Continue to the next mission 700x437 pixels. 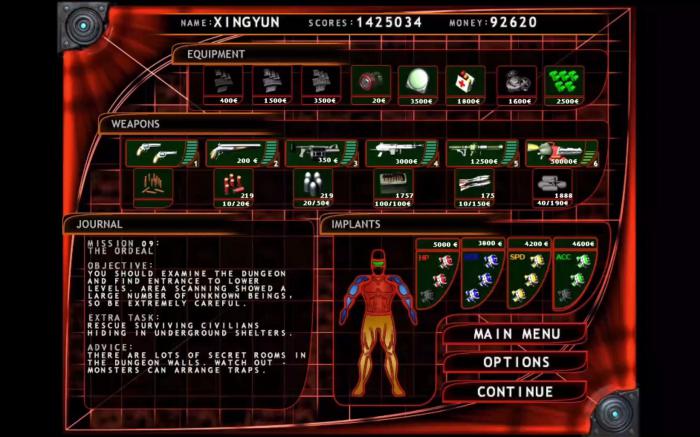tap(515, 391)
